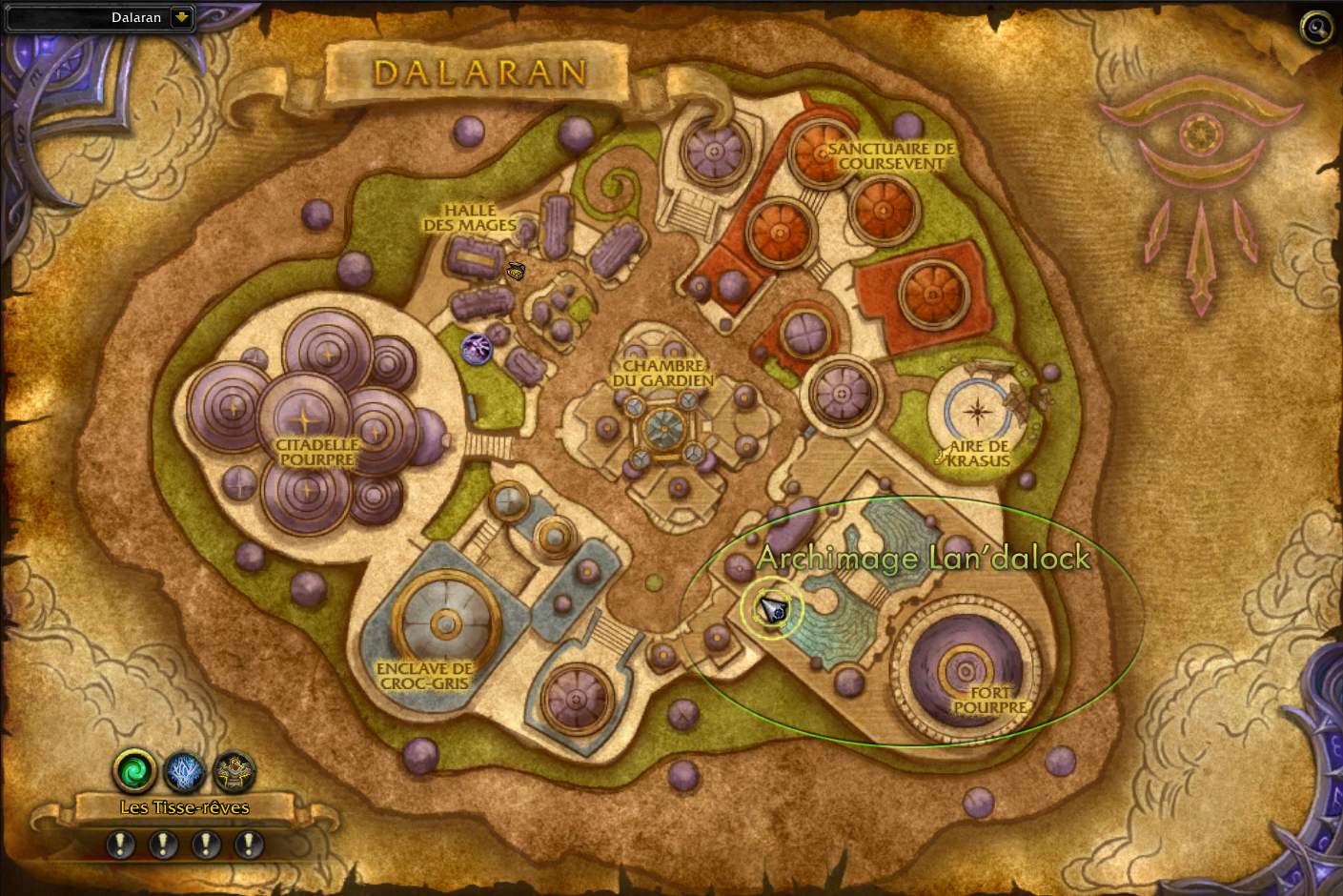Click the Archimage Lan'dalock quest marker
The image size is (1343, 896).
[x=773, y=608]
